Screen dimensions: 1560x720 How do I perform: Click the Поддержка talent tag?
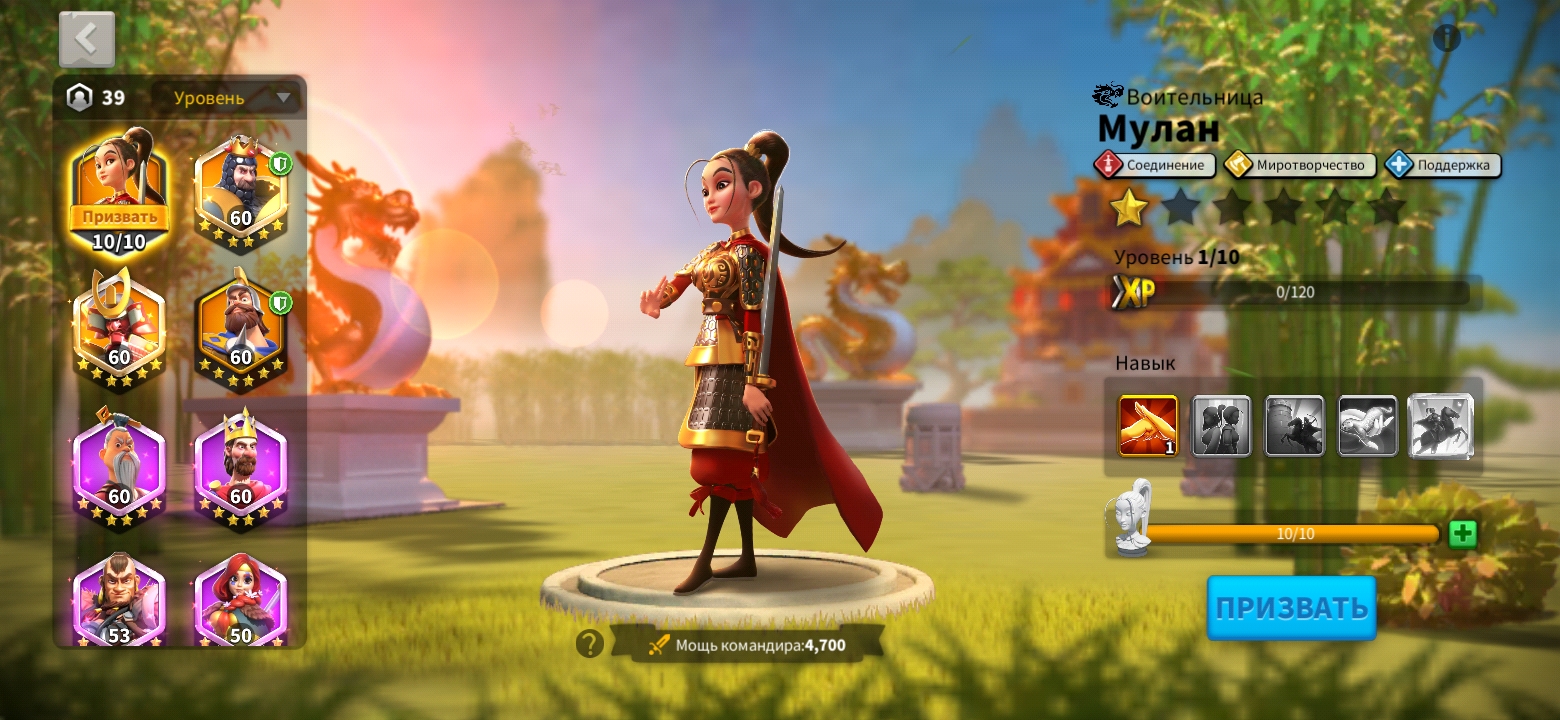1442,164
